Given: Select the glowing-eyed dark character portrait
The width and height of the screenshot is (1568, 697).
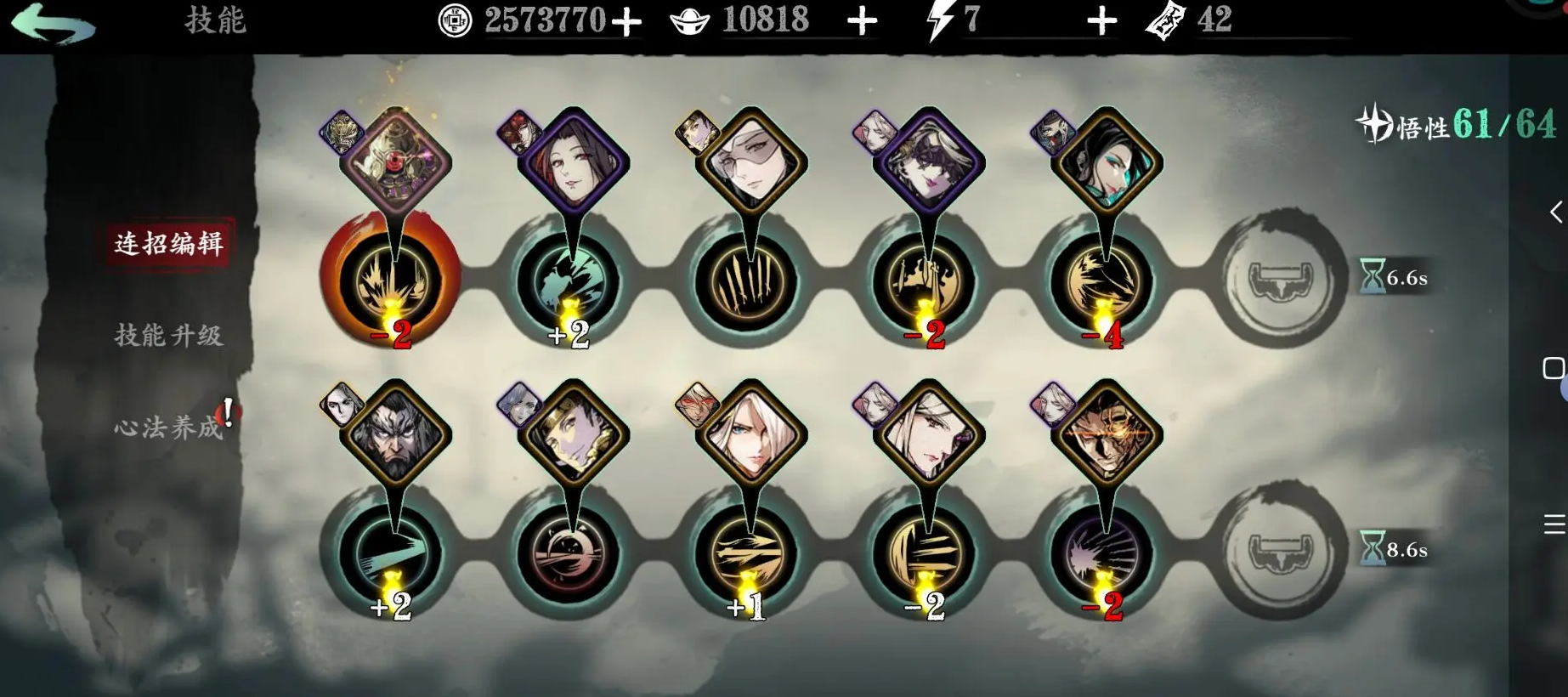Looking at the screenshot, I should (1107, 433).
